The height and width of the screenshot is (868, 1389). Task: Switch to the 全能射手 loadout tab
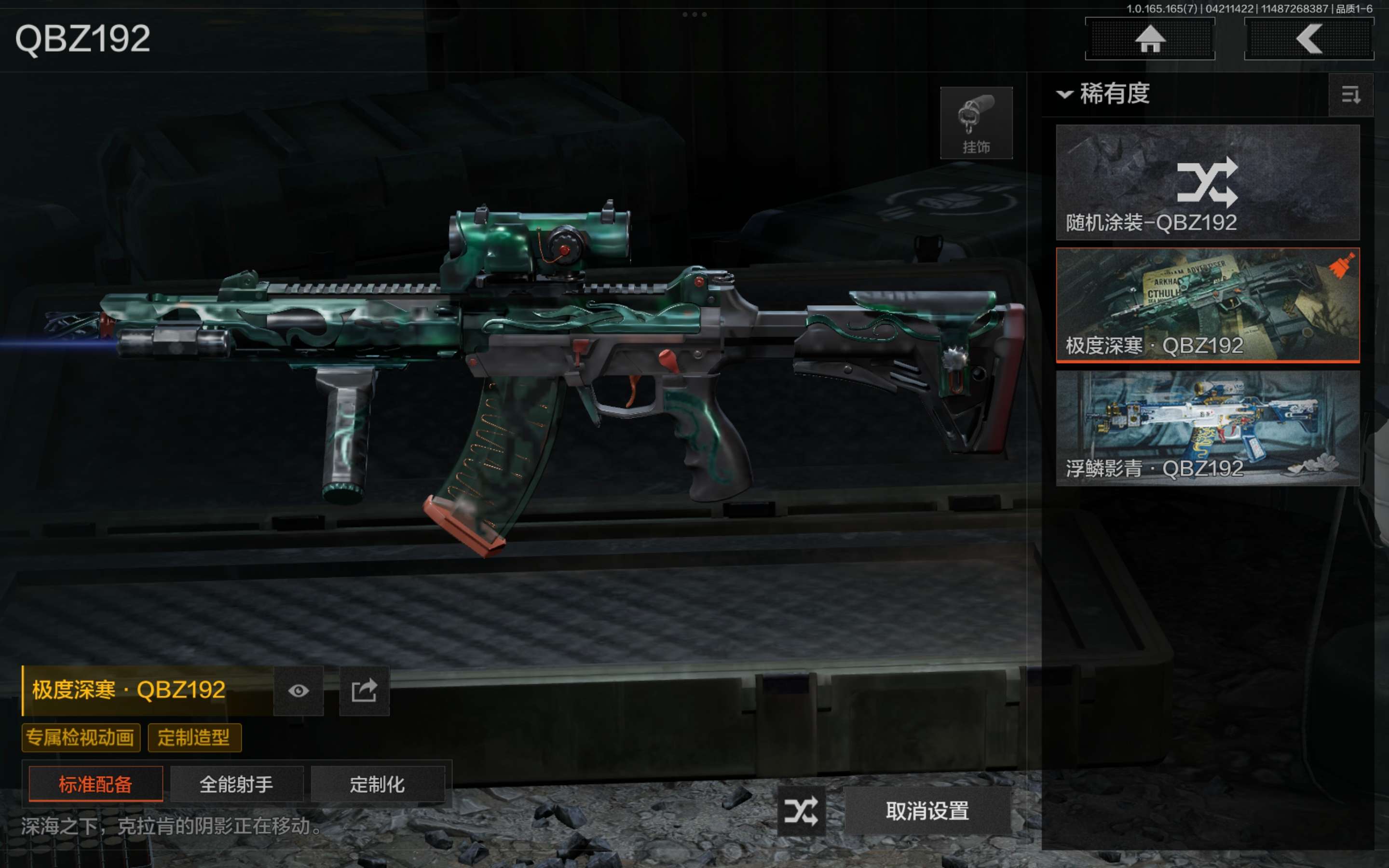[x=236, y=784]
